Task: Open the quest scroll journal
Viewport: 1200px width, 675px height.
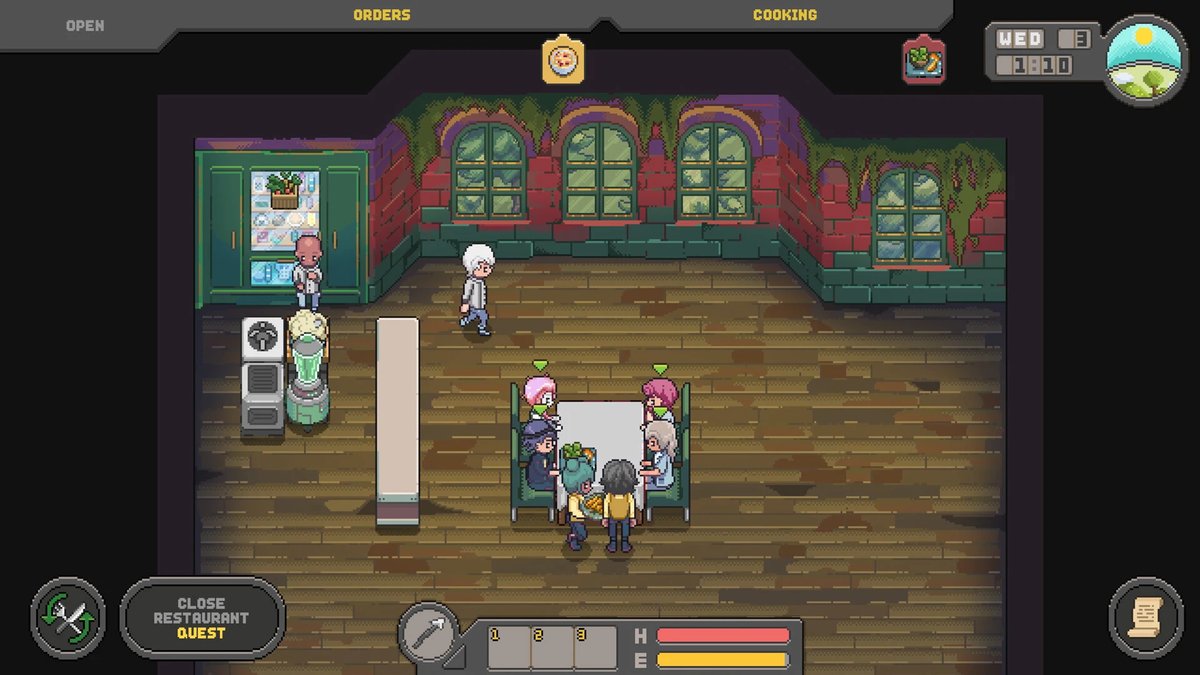Action: pos(1146,618)
